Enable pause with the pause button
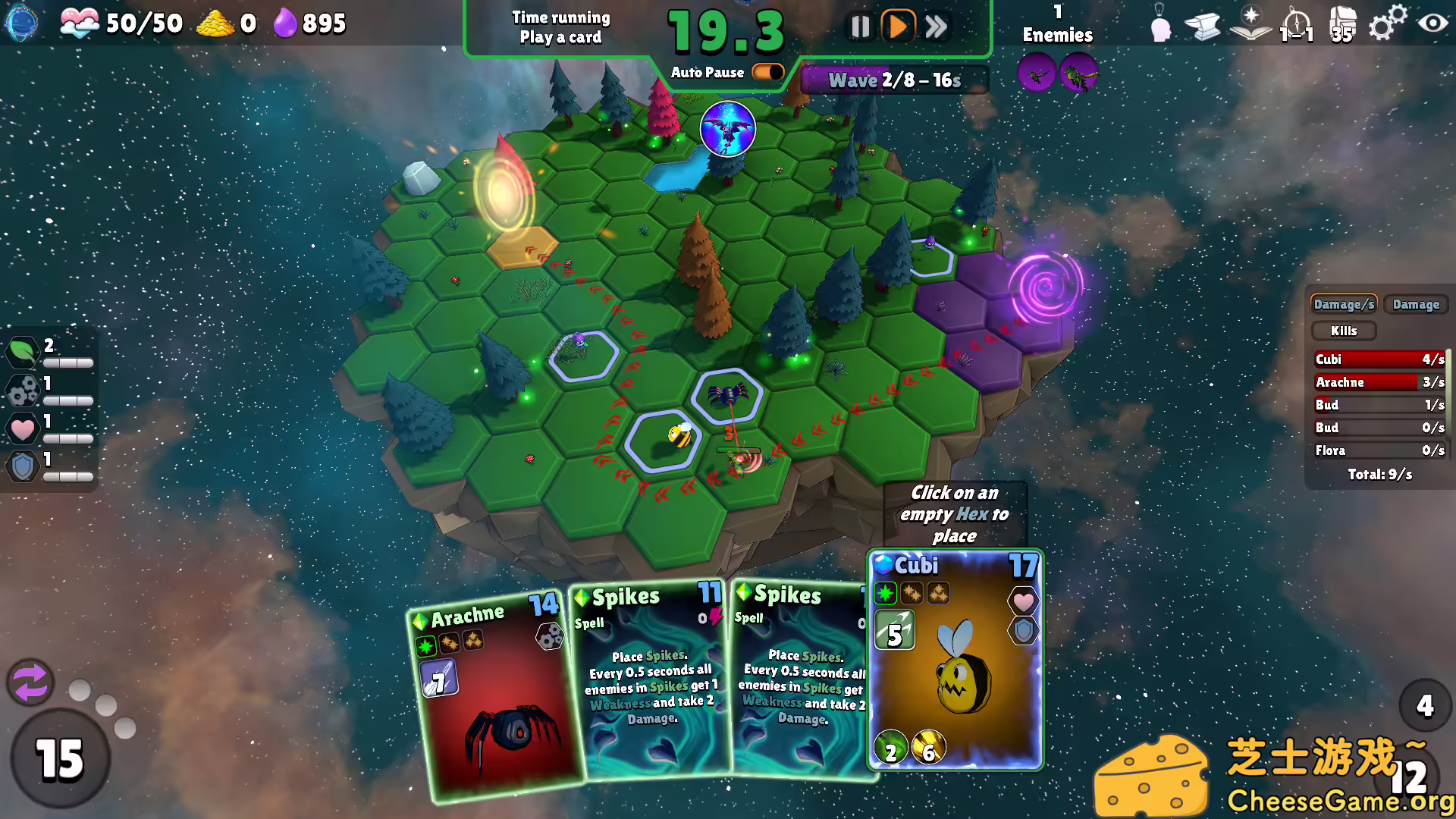Viewport: 1456px width, 819px height. [x=861, y=25]
